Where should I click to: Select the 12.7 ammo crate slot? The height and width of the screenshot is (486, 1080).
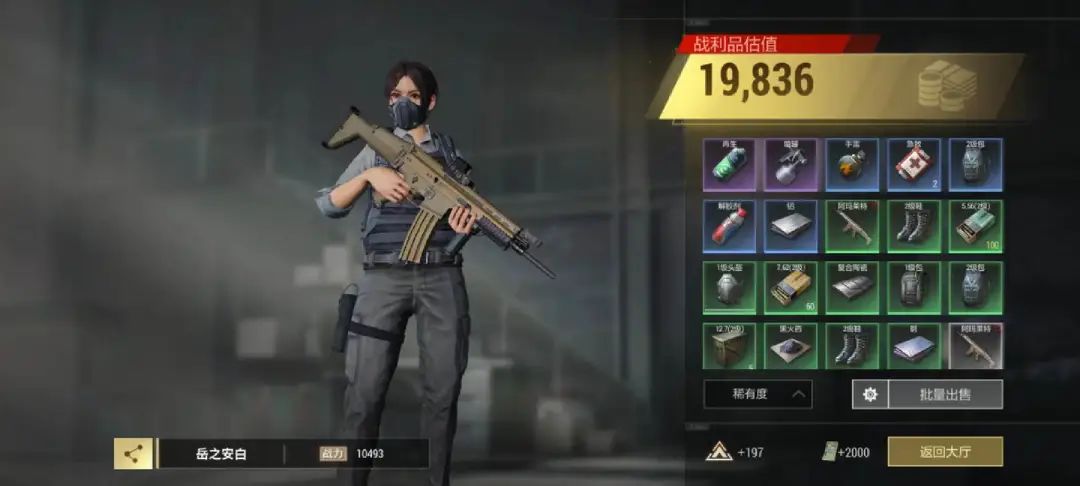pos(729,347)
